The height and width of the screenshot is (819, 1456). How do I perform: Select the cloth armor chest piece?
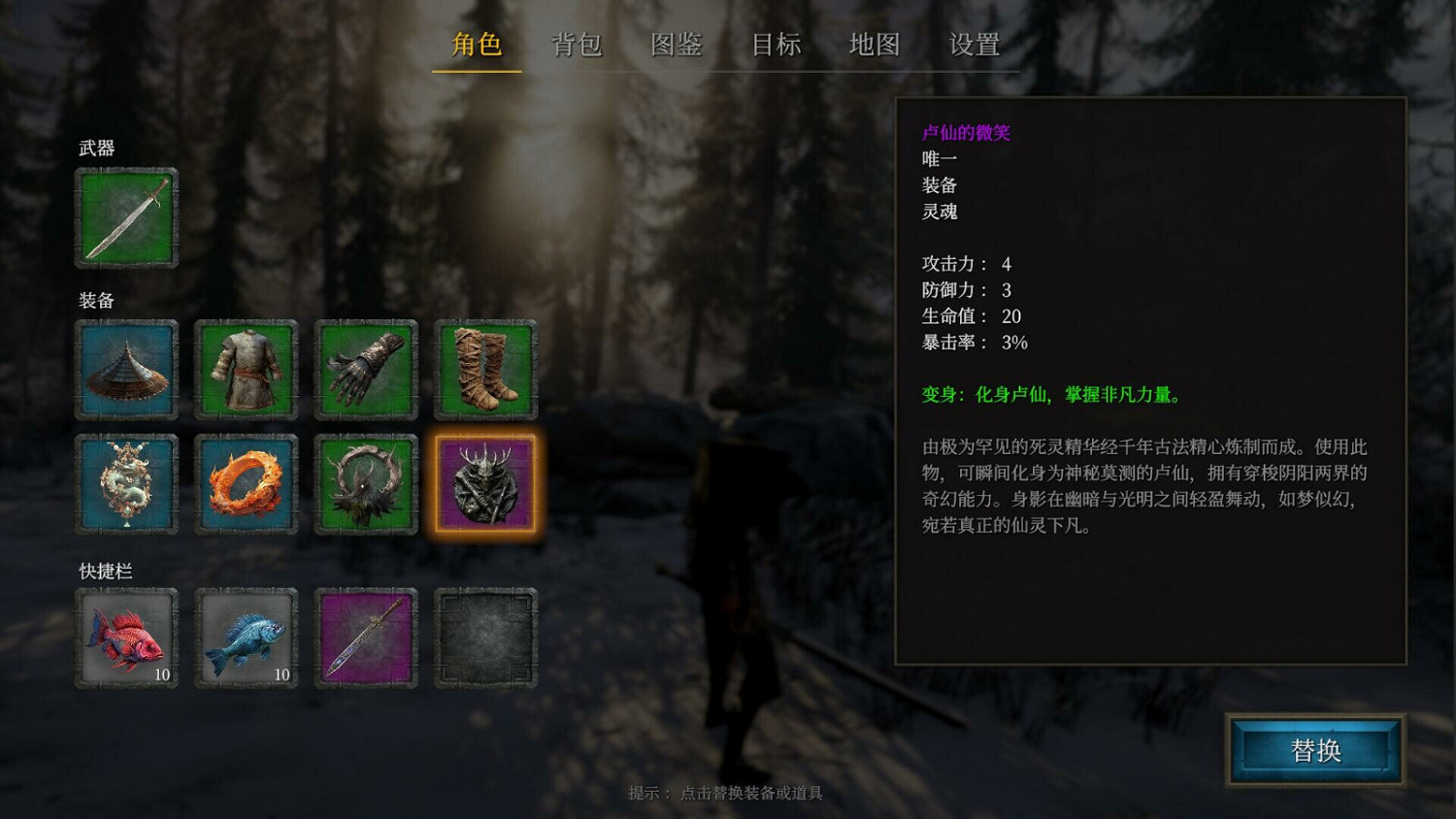point(246,370)
